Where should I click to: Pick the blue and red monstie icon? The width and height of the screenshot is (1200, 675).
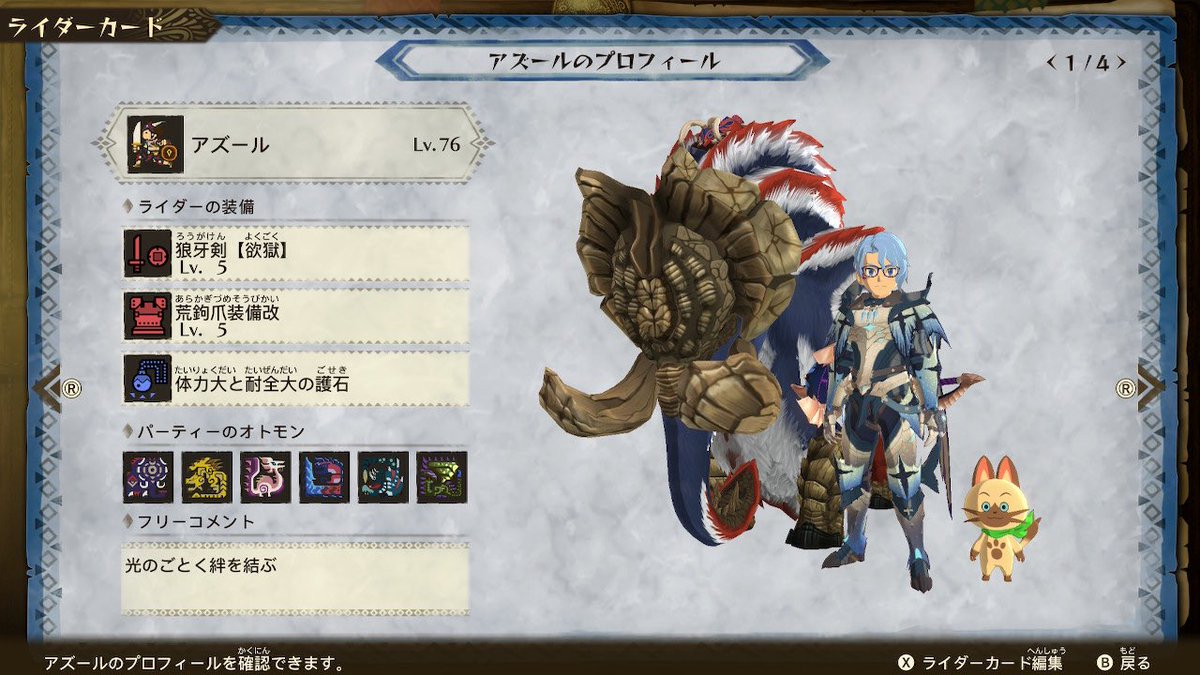(x=324, y=477)
